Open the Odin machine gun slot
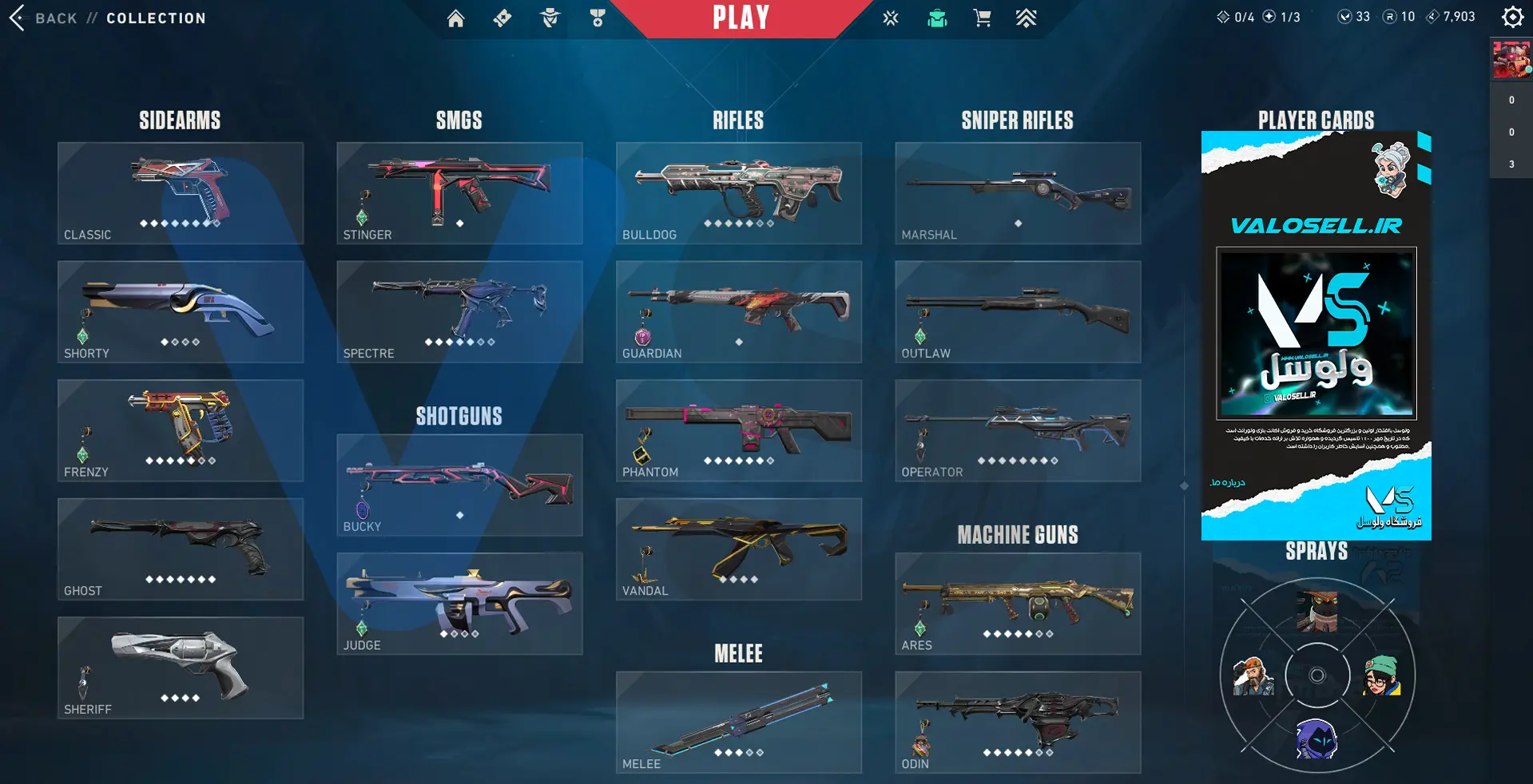This screenshot has height=784, width=1533. pyautogui.click(x=1018, y=722)
